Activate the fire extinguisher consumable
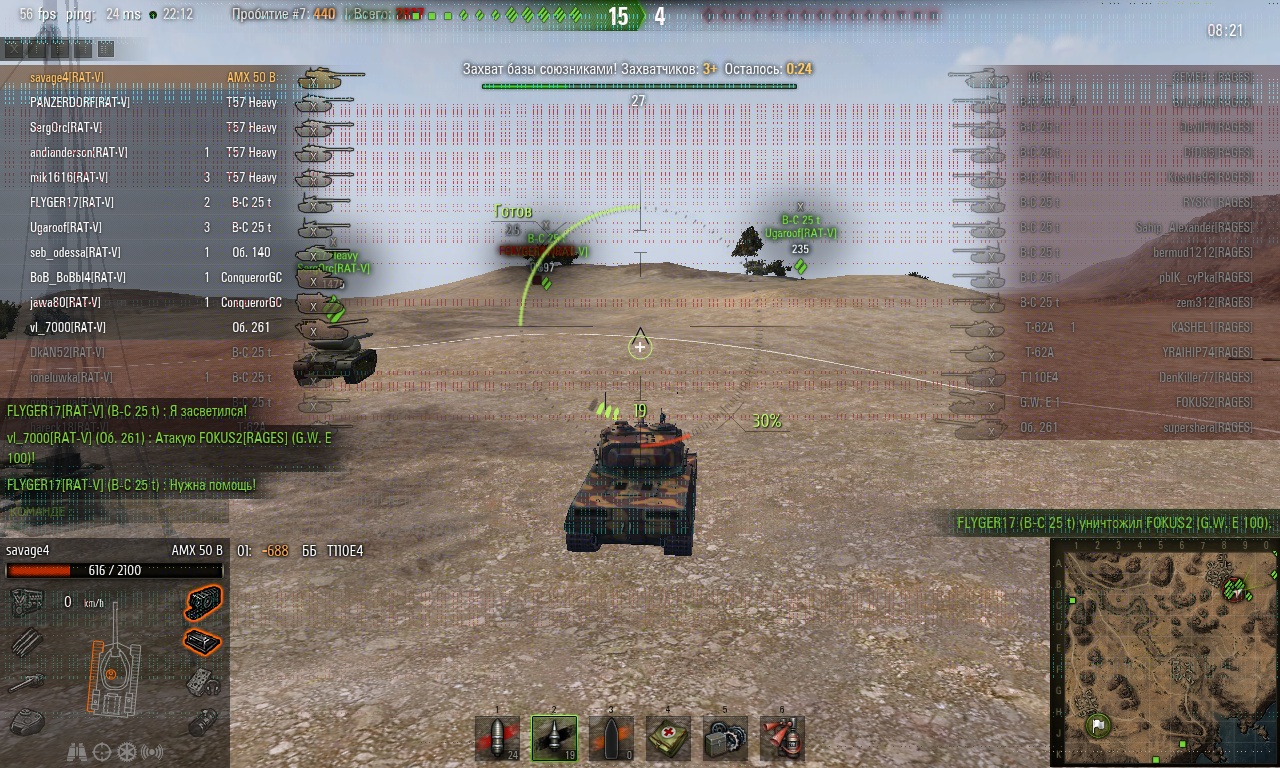The width and height of the screenshot is (1280, 768). [x=782, y=738]
